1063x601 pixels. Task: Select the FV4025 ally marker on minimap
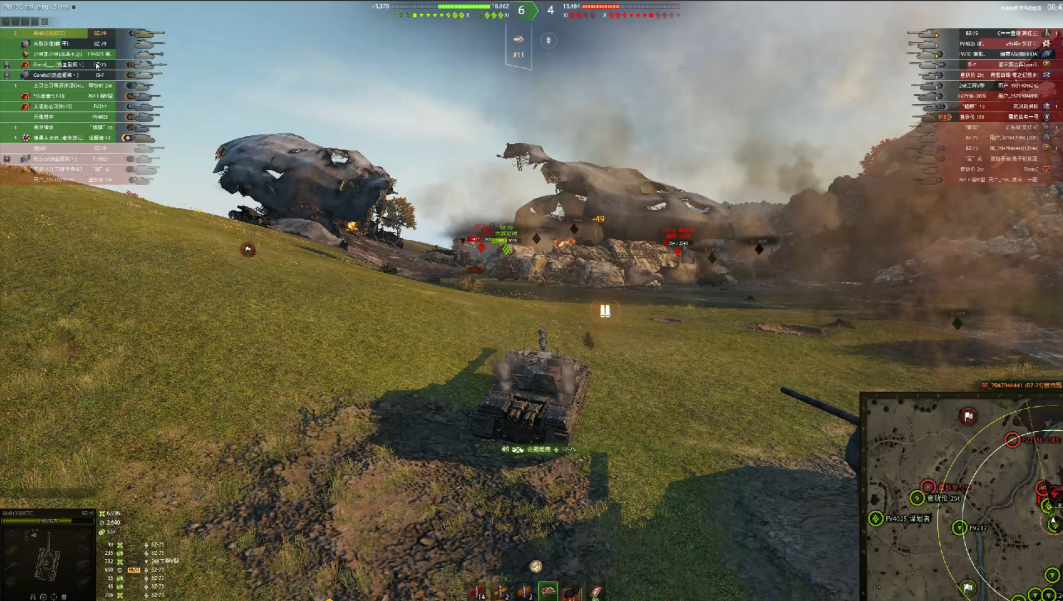(877, 518)
